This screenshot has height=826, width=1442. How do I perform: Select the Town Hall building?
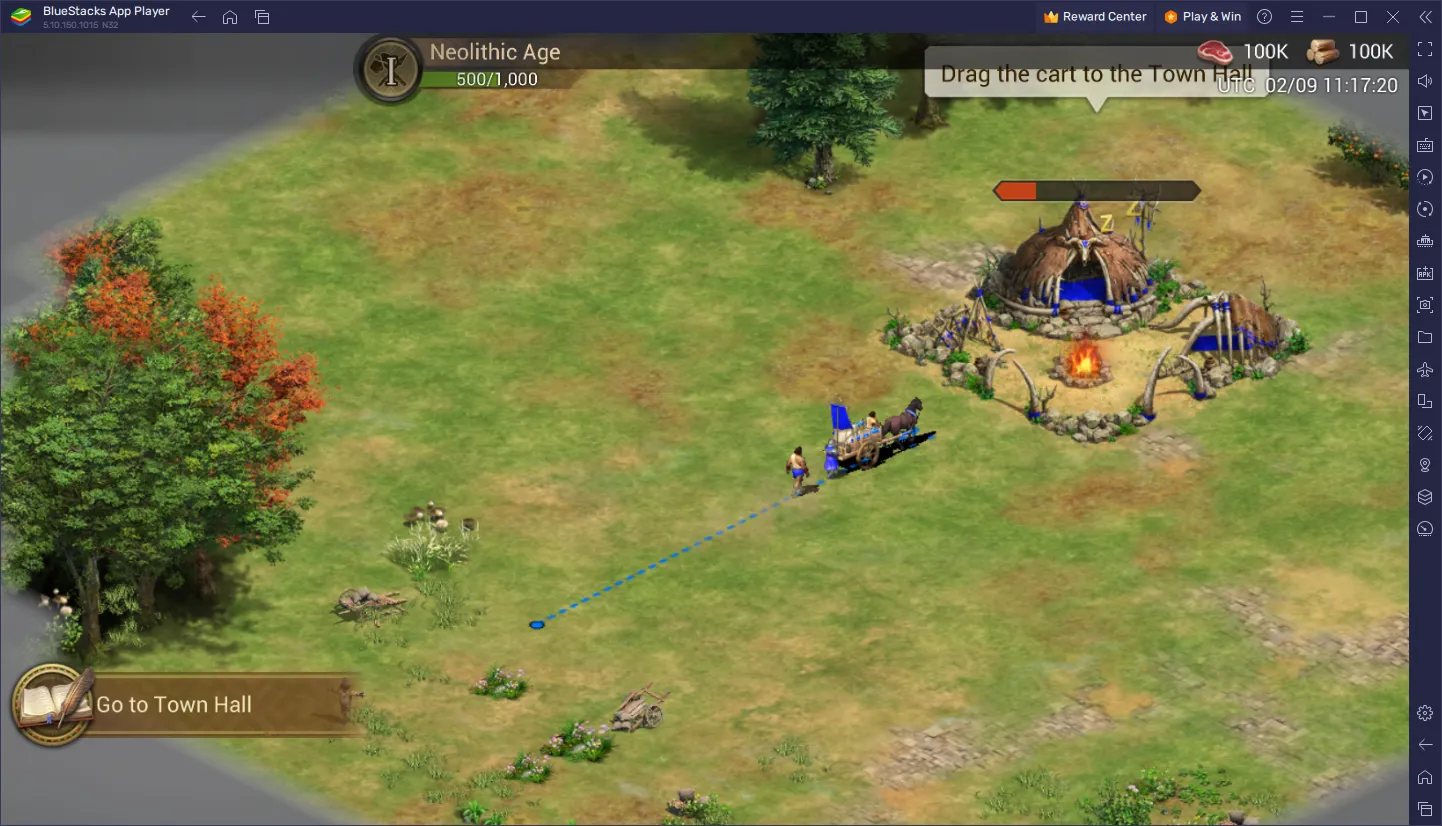pyautogui.click(x=1085, y=270)
